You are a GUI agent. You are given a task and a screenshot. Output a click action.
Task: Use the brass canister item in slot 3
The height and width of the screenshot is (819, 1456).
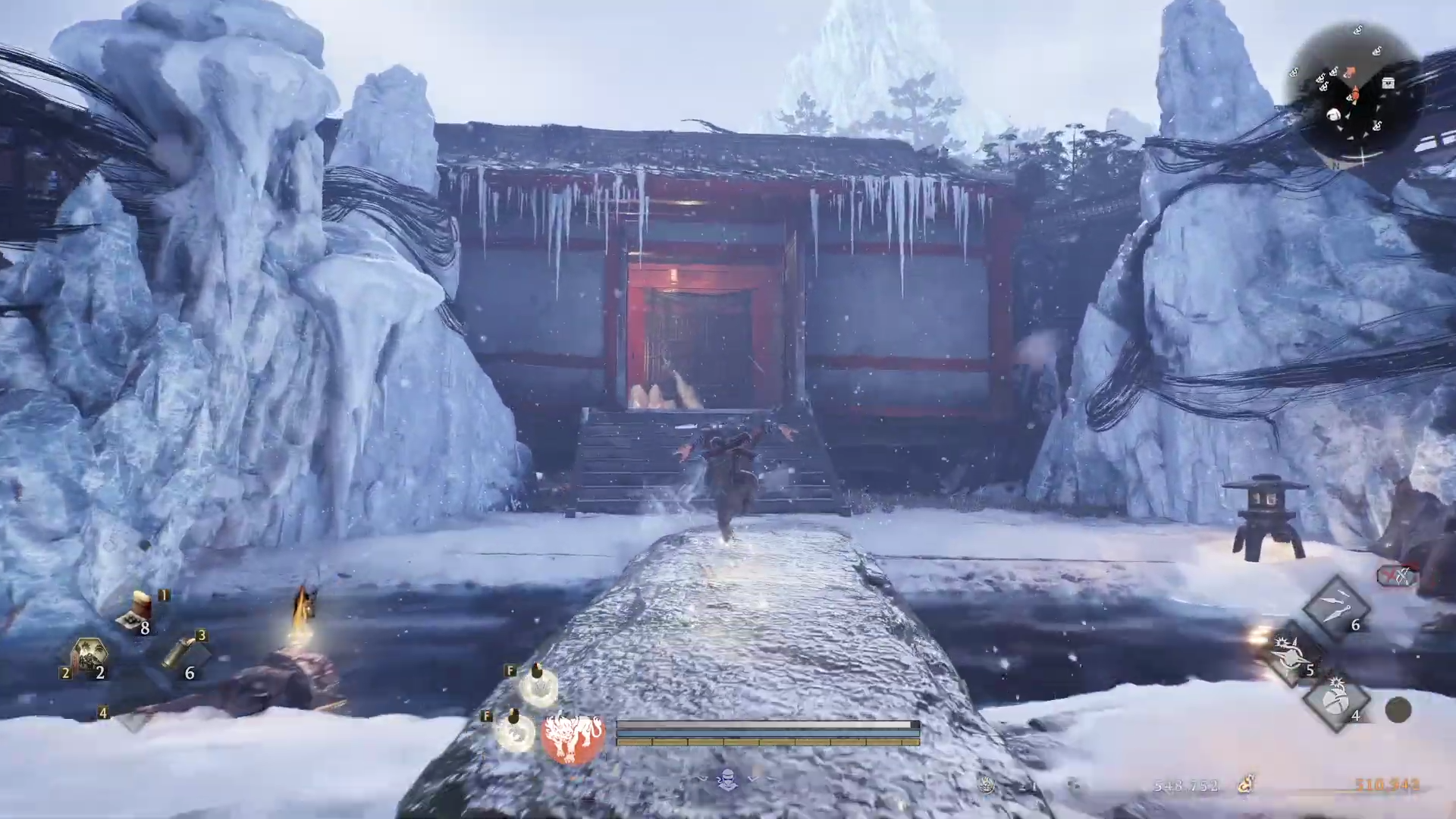pyautogui.click(x=181, y=651)
